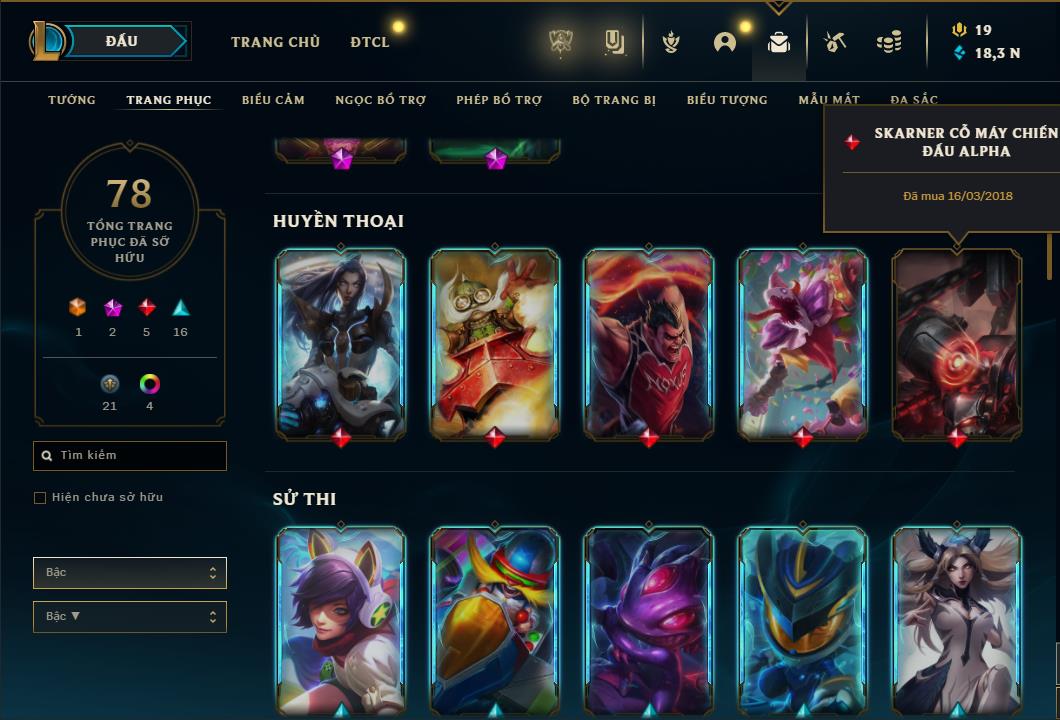Switch to the BIỂU CẢM tab

[x=273, y=100]
